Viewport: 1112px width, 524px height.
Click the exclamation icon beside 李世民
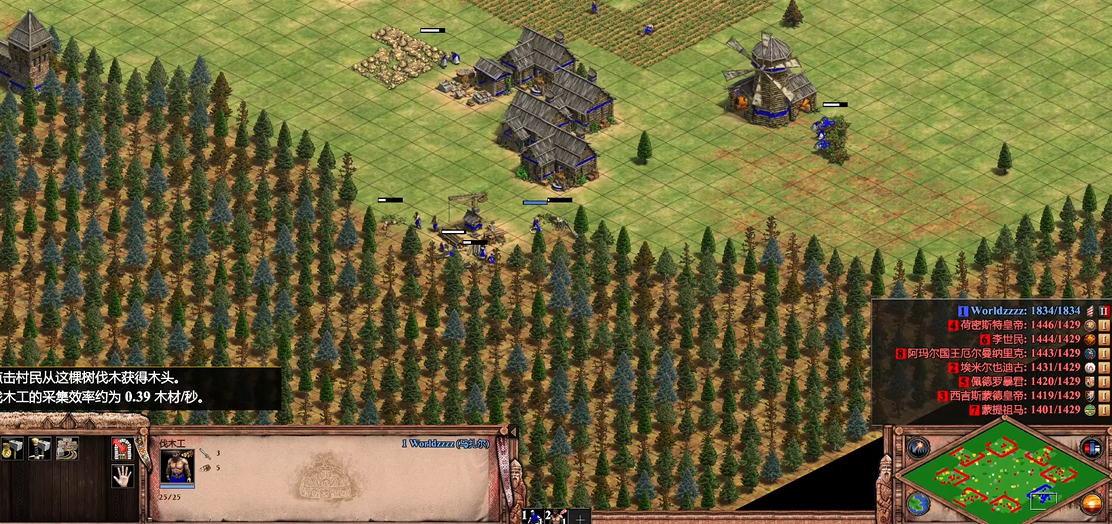tap(1104, 339)
